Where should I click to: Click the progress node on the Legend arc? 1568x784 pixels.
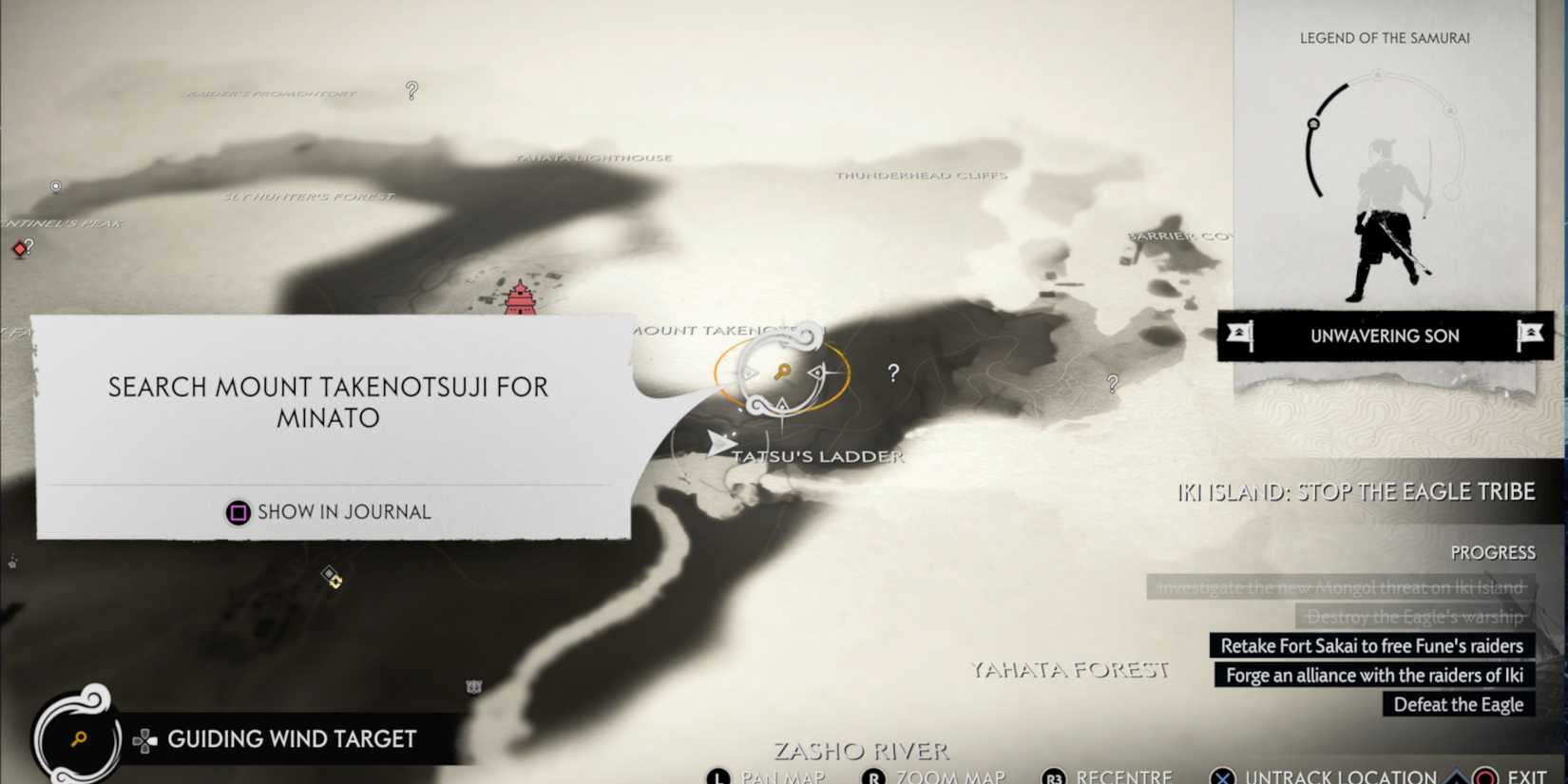(x=1313, y=124)
